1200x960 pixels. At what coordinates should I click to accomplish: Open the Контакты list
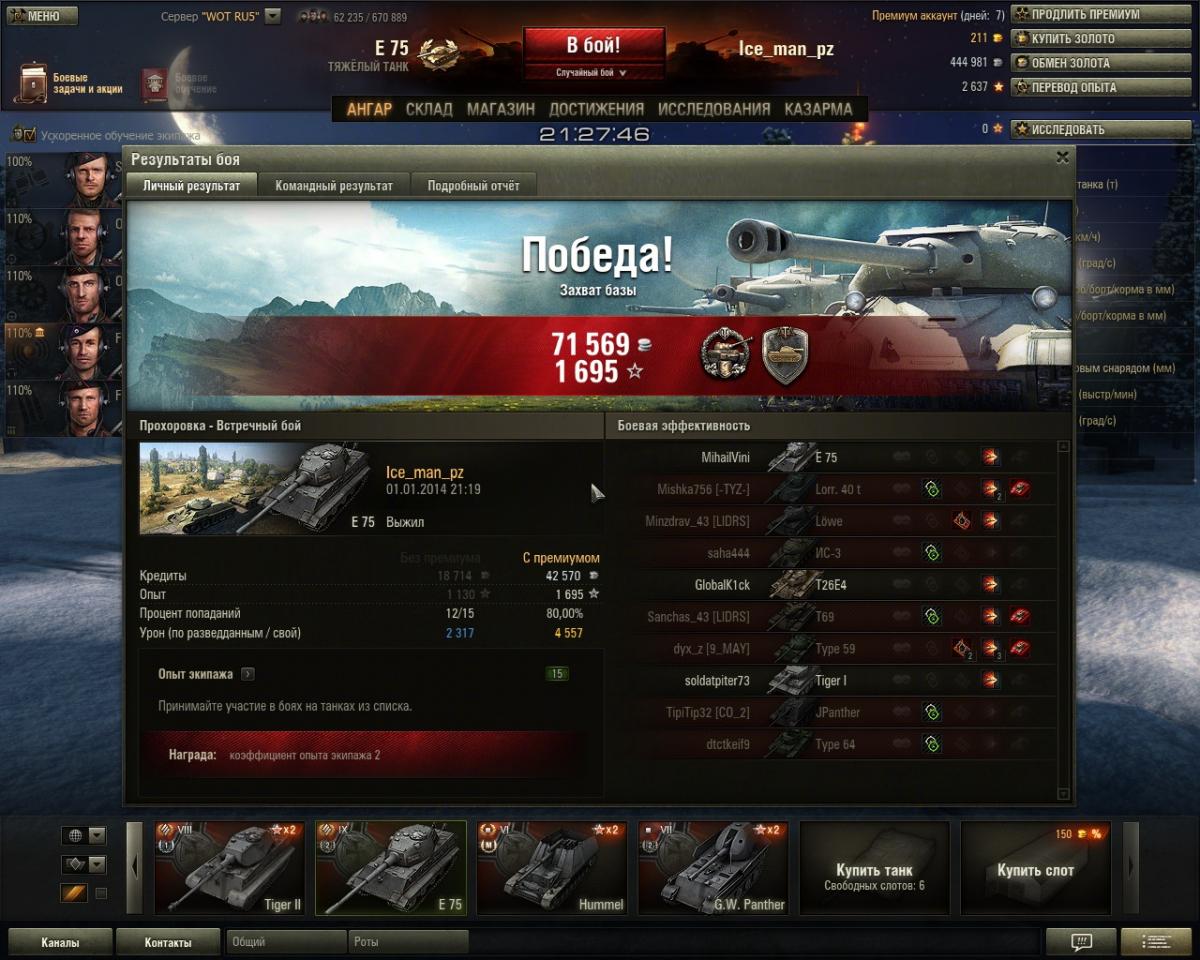tap(167, 942)
